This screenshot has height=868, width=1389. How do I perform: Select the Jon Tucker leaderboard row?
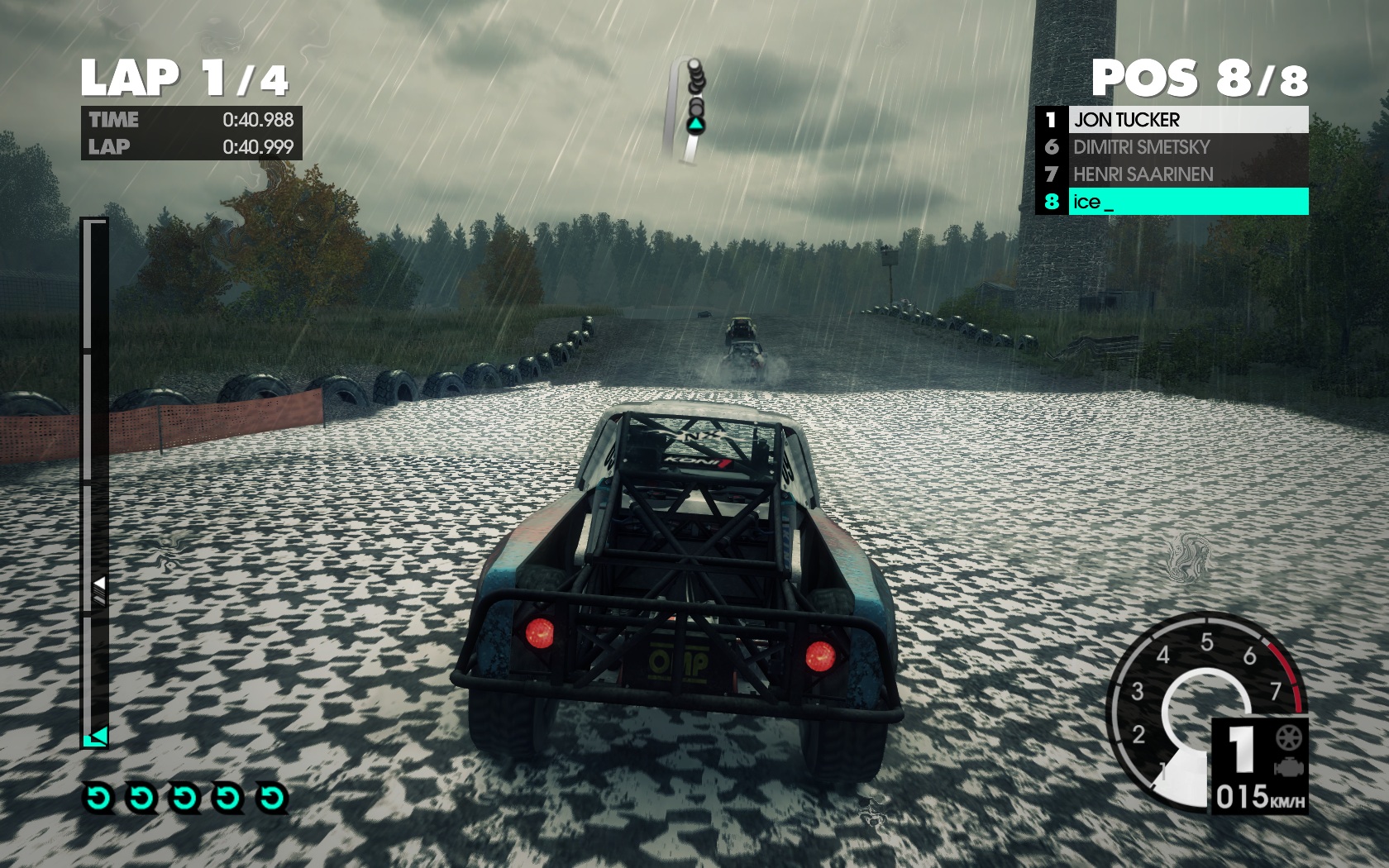pyautogui.click(x=1172, y=120)
